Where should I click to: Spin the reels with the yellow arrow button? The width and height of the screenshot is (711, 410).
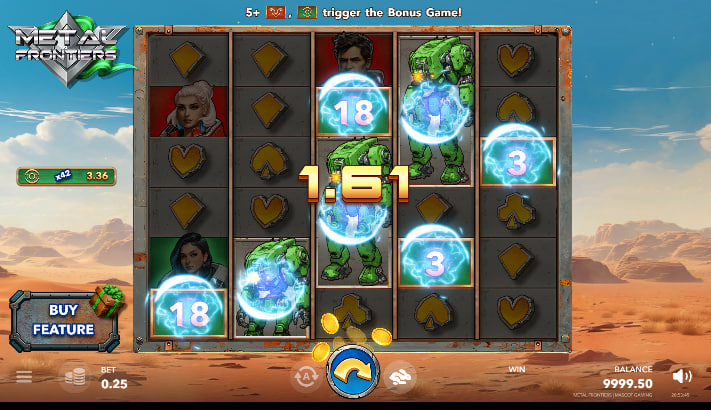tap(354, 375)
